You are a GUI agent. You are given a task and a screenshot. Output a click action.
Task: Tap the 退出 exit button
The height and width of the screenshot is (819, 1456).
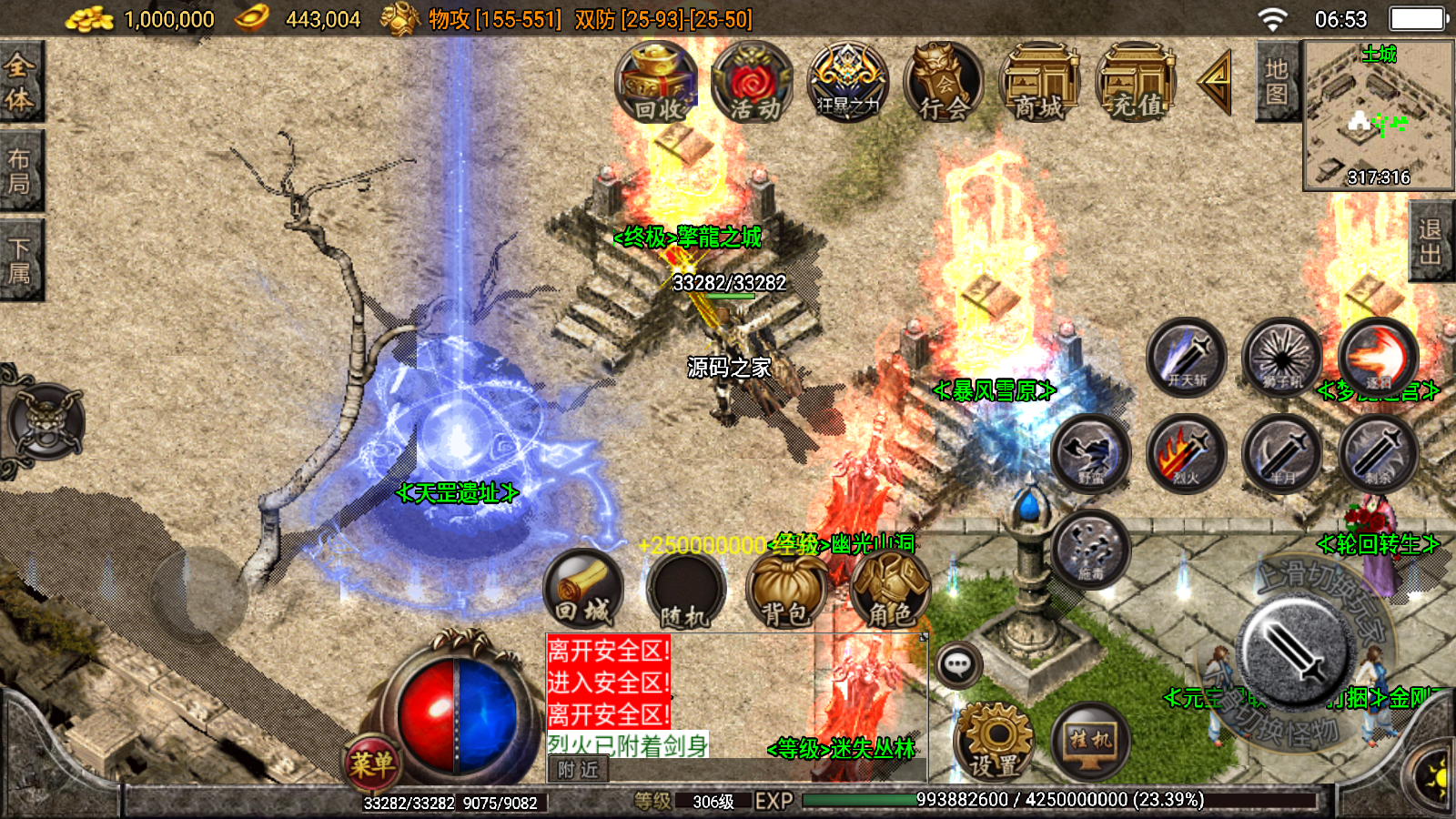(x=1431, y=242)
